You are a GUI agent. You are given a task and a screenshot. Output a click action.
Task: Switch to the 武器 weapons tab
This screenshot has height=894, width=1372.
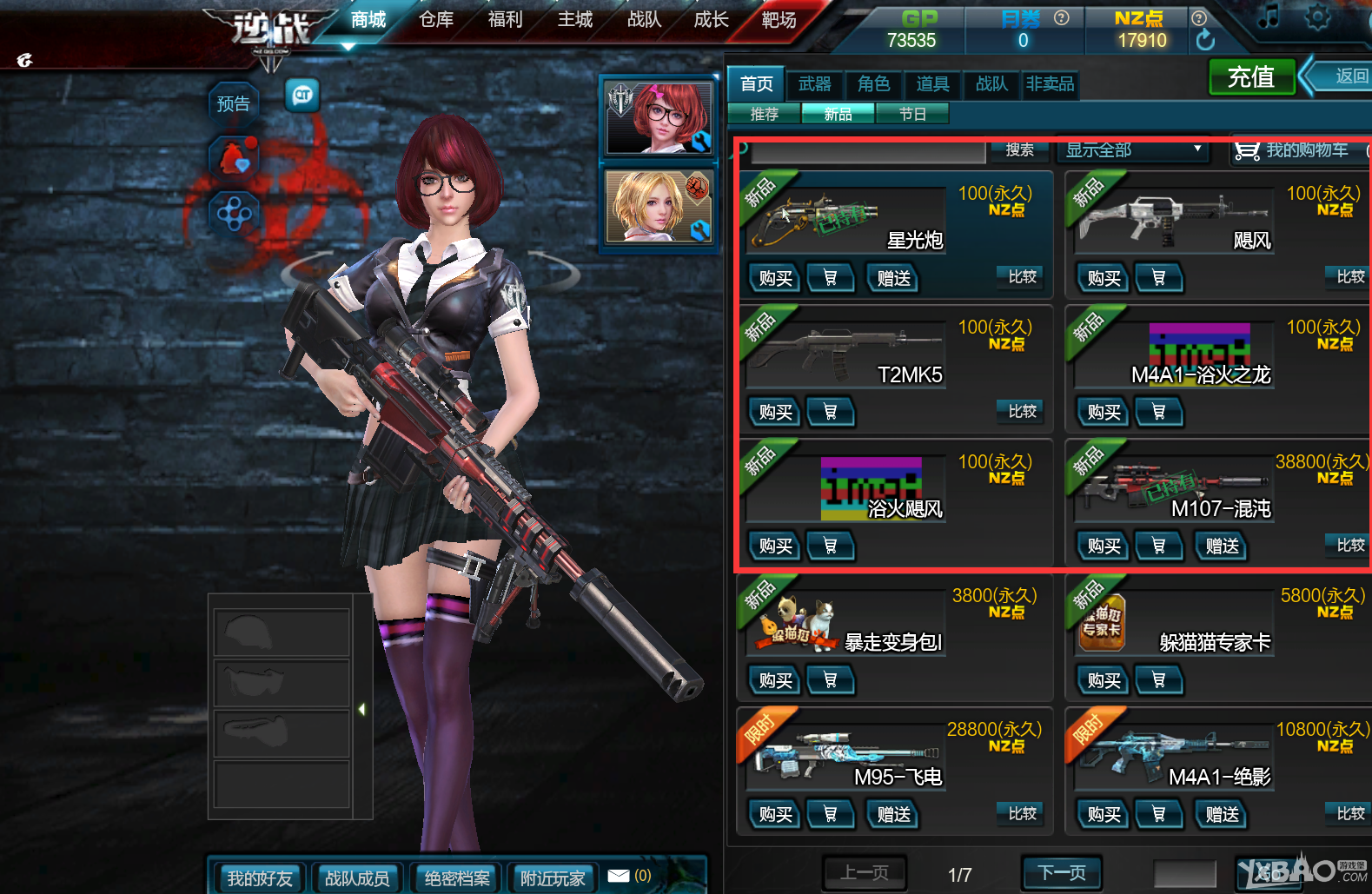(x=814, y=83)
